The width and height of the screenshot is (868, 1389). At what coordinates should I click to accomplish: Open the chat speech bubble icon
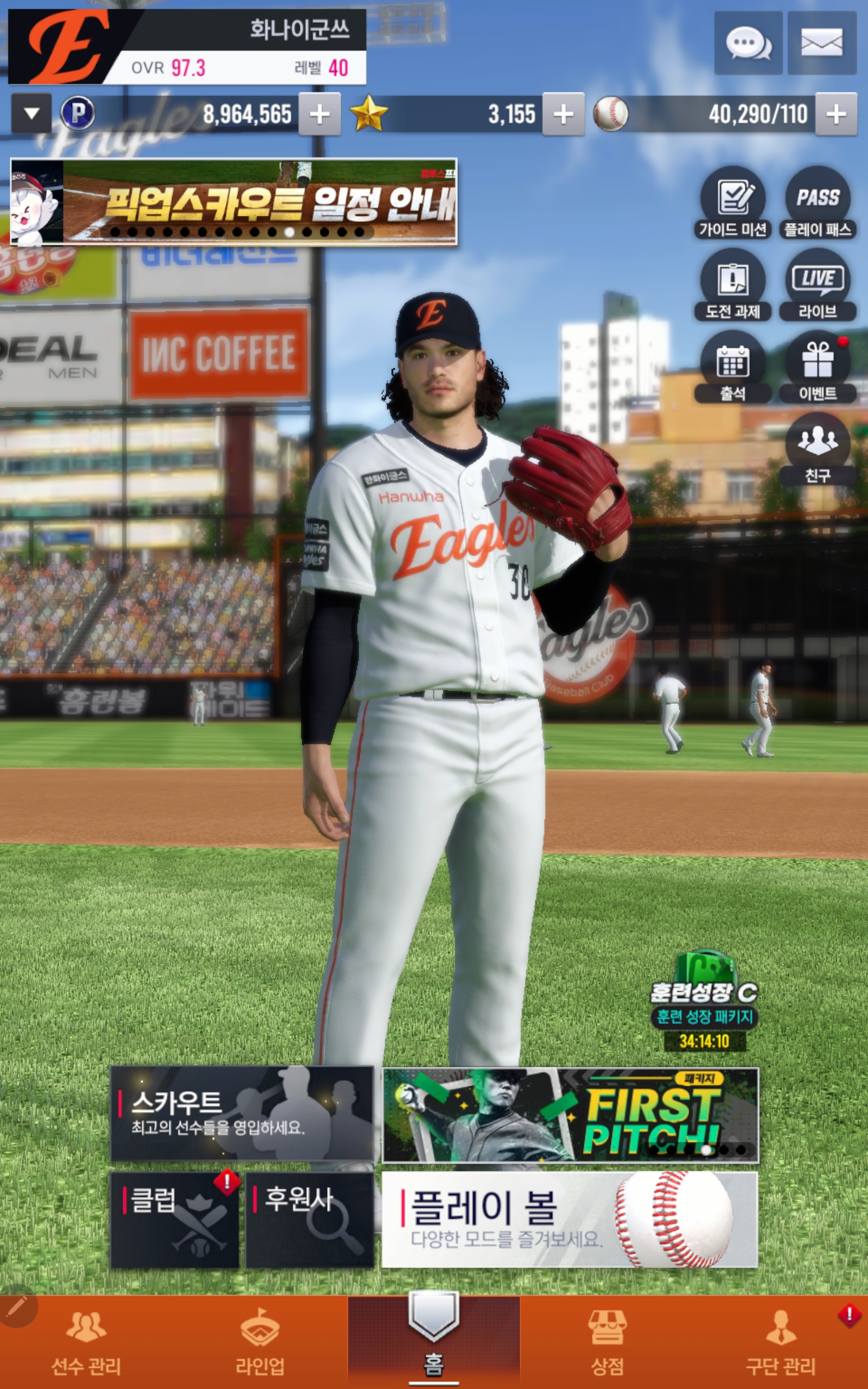(x=748, y=43)
